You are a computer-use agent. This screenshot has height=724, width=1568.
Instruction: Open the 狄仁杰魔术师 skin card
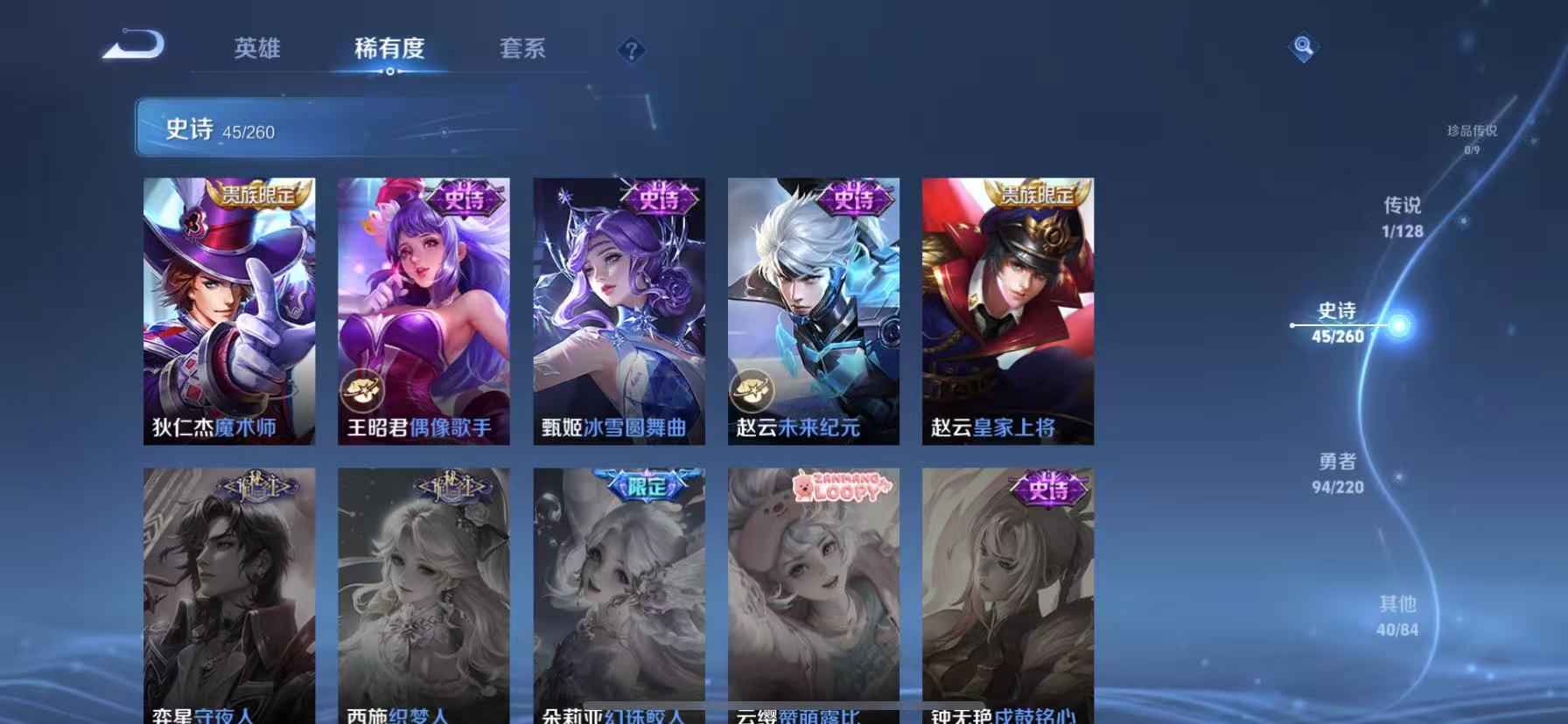tap(229, 310)
